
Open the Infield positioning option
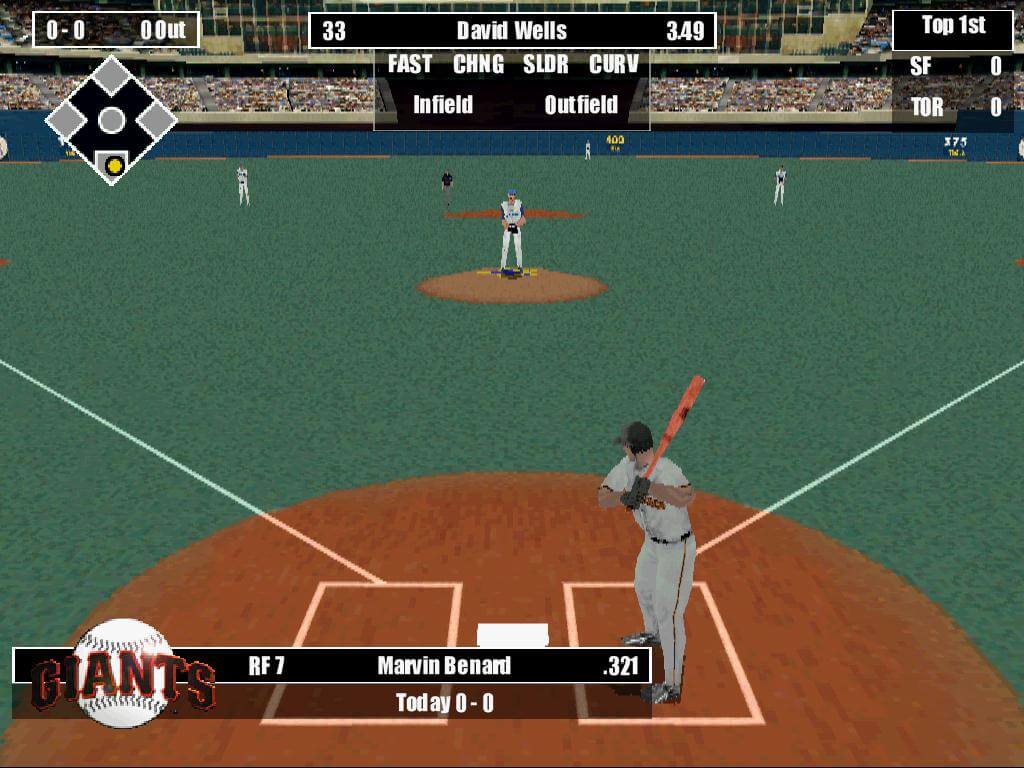443,105
